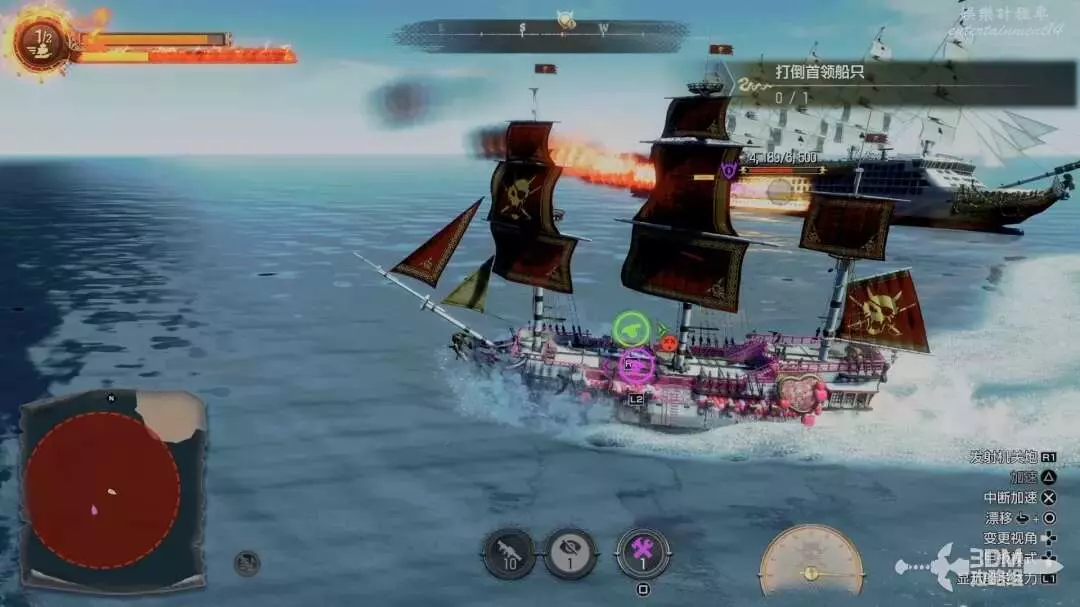Click the purple circular weapon marker

636,365
